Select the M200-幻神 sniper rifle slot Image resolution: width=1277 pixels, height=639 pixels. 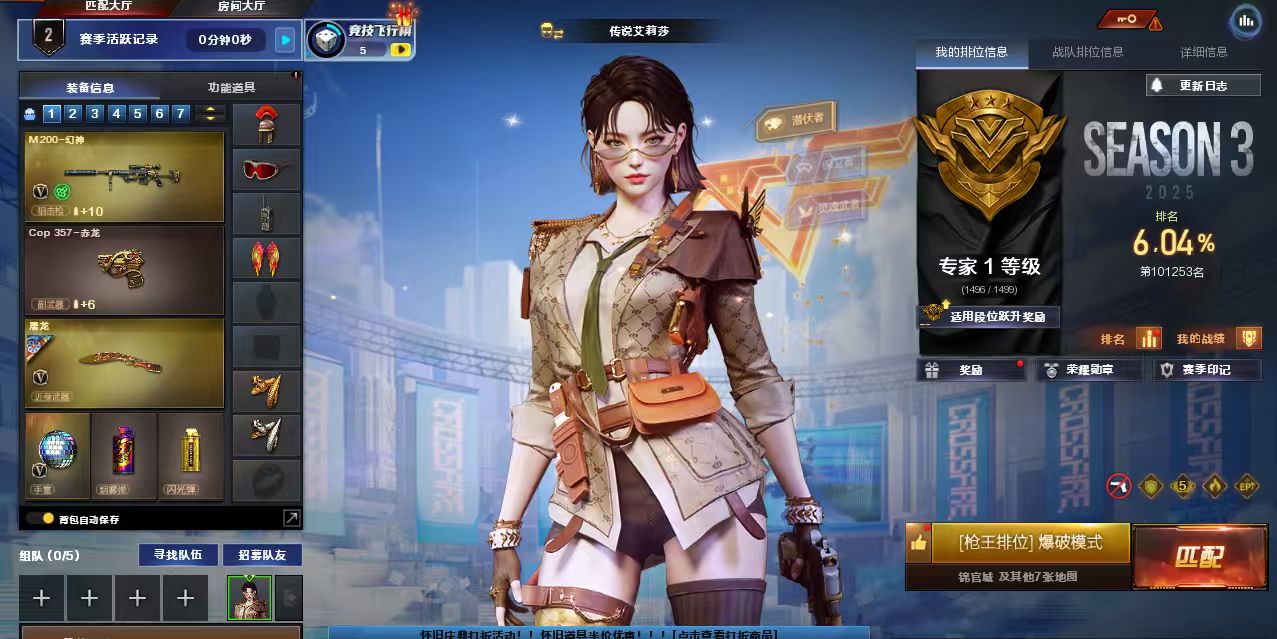click(124, 177)
